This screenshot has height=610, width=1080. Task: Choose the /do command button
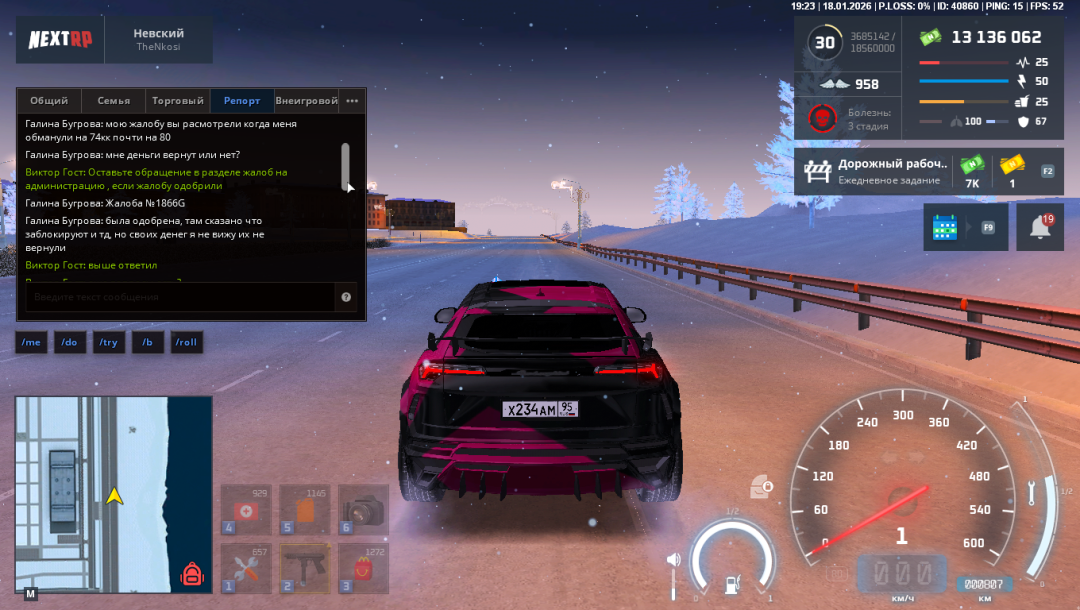tap(69, 342)
